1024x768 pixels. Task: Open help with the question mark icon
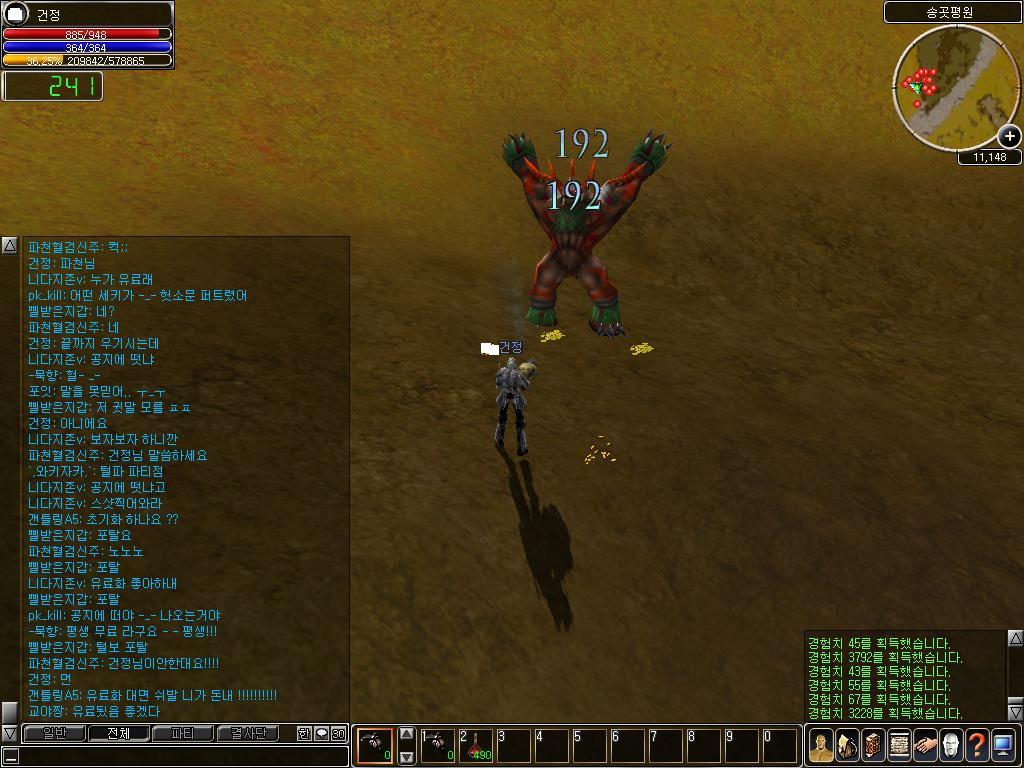pos(977,746)
